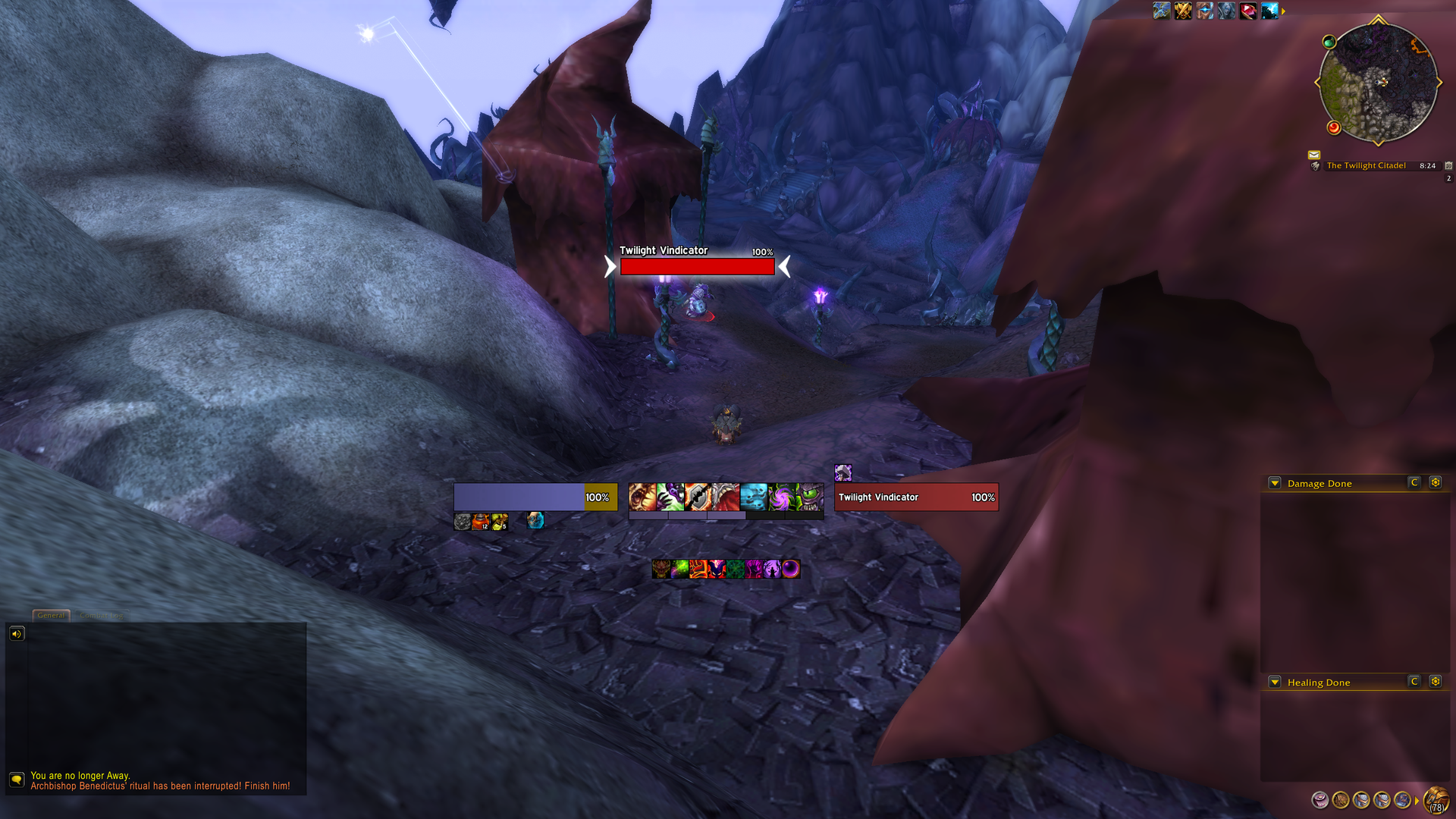
Task: Switch to the Combat Log tab
Action: 101,615
